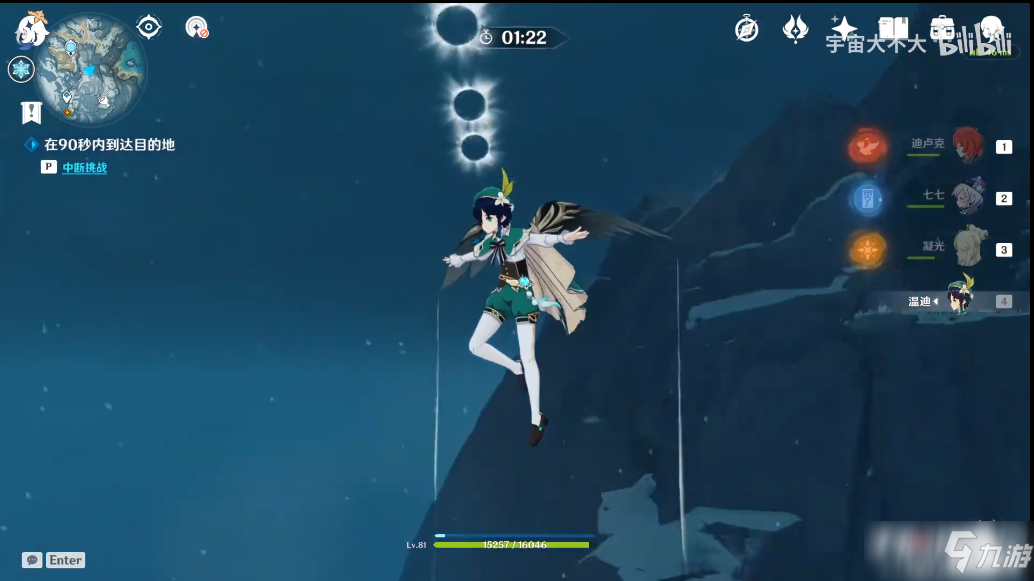Switch to party member 迪卢克
The image size is (1034, 581).
(967, 146)
